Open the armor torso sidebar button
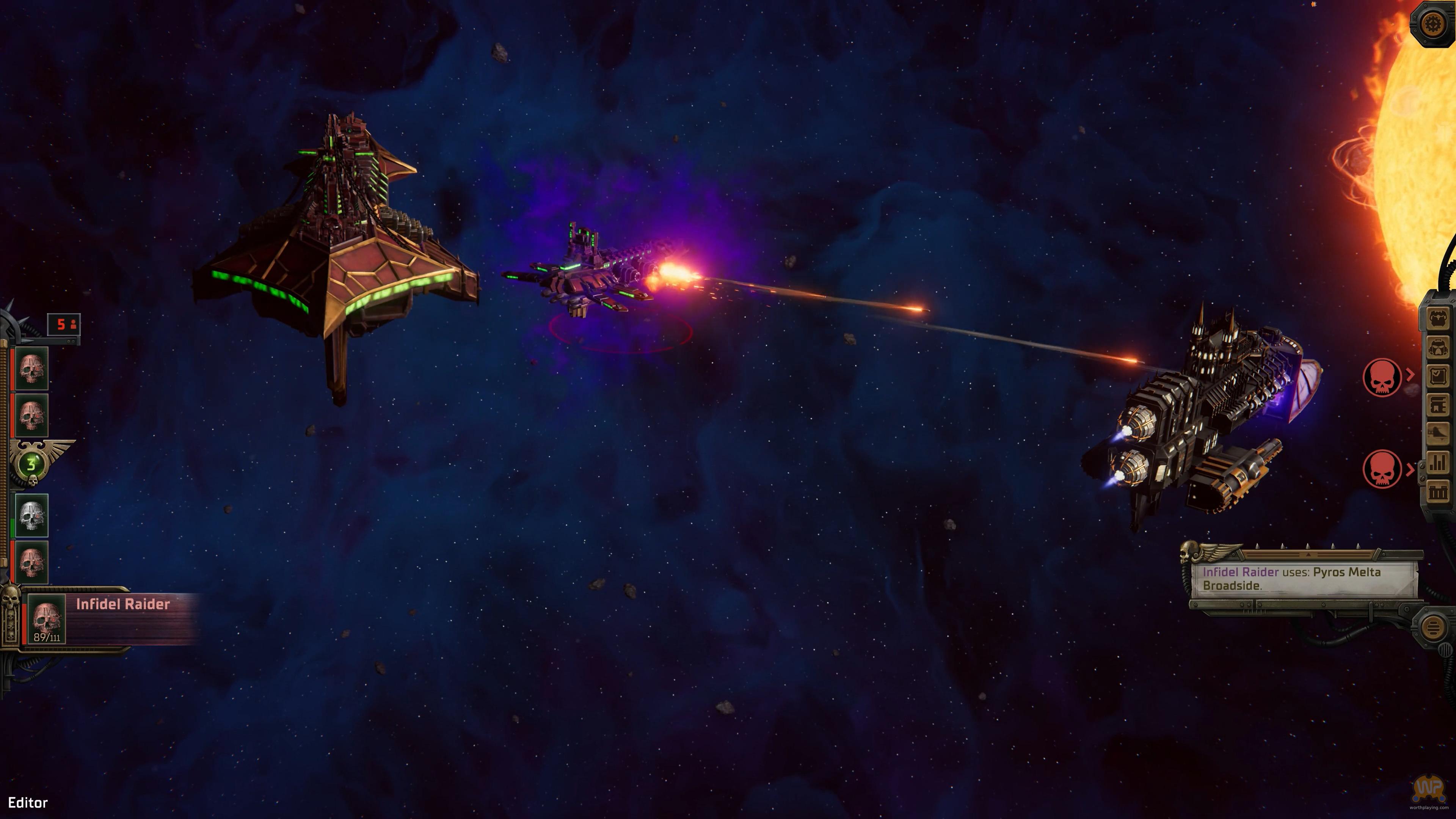Image resolution: width=1456 pixels, height=819 pixels. tap(1438, 318)
